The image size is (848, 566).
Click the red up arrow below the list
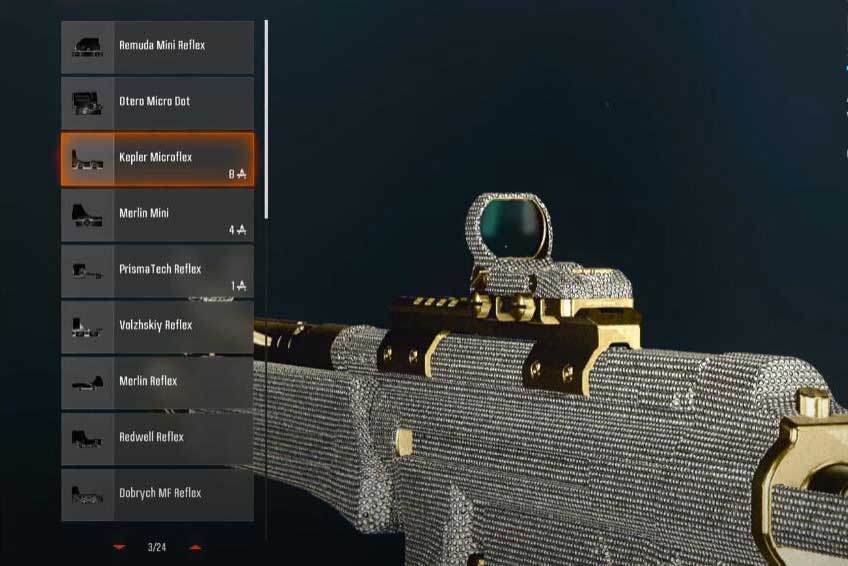(x=195, y=547)
